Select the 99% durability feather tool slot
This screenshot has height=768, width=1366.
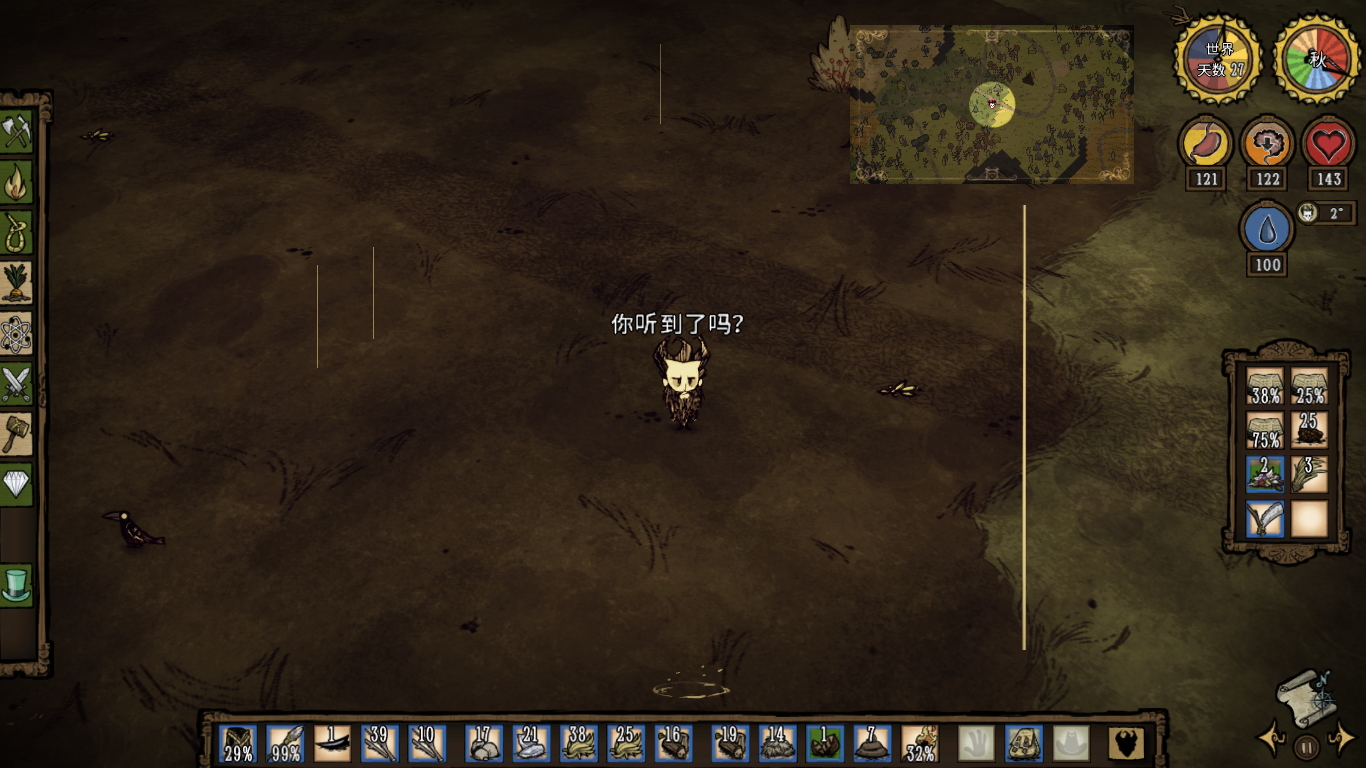(285, 744)
